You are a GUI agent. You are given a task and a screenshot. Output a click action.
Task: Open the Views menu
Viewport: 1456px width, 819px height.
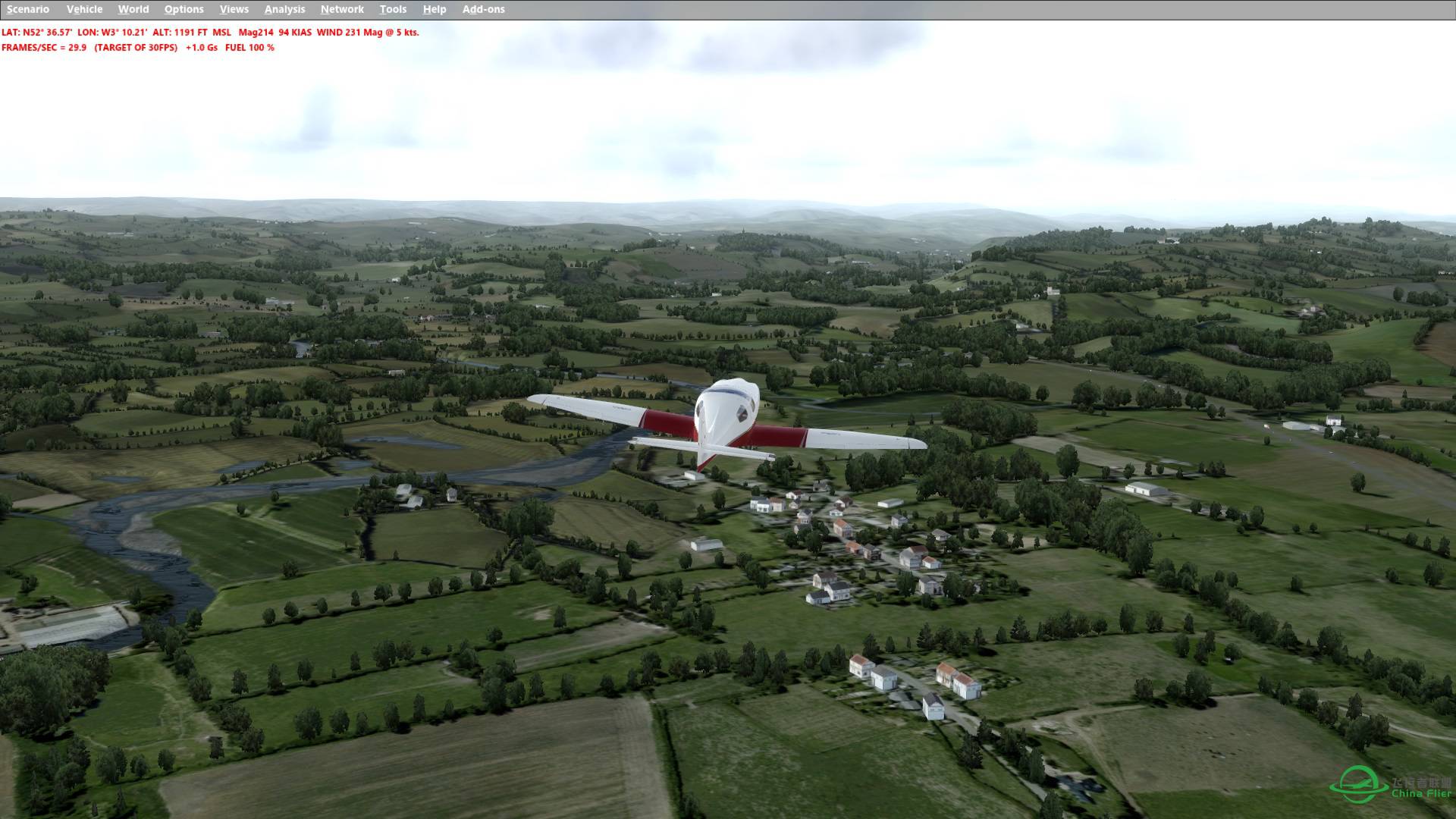point(234,9)
